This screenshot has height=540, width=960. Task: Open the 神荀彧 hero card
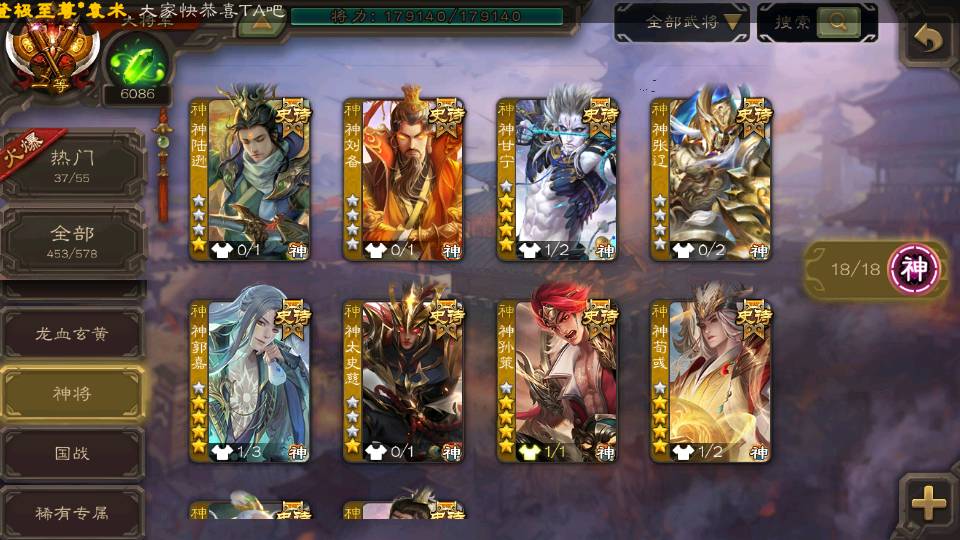tap(711, 382)
